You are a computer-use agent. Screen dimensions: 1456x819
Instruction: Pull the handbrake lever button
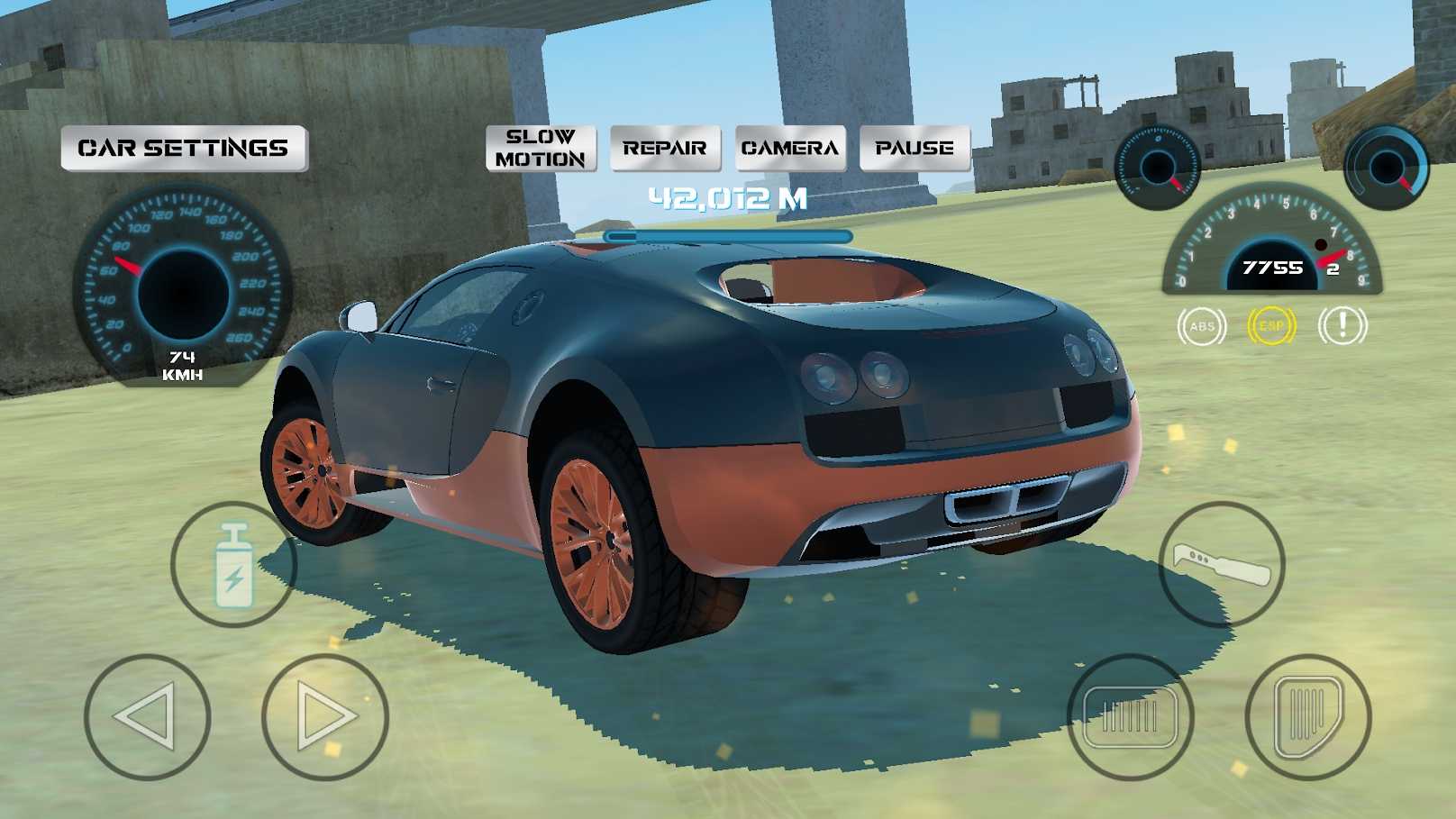coord(1221,565)
